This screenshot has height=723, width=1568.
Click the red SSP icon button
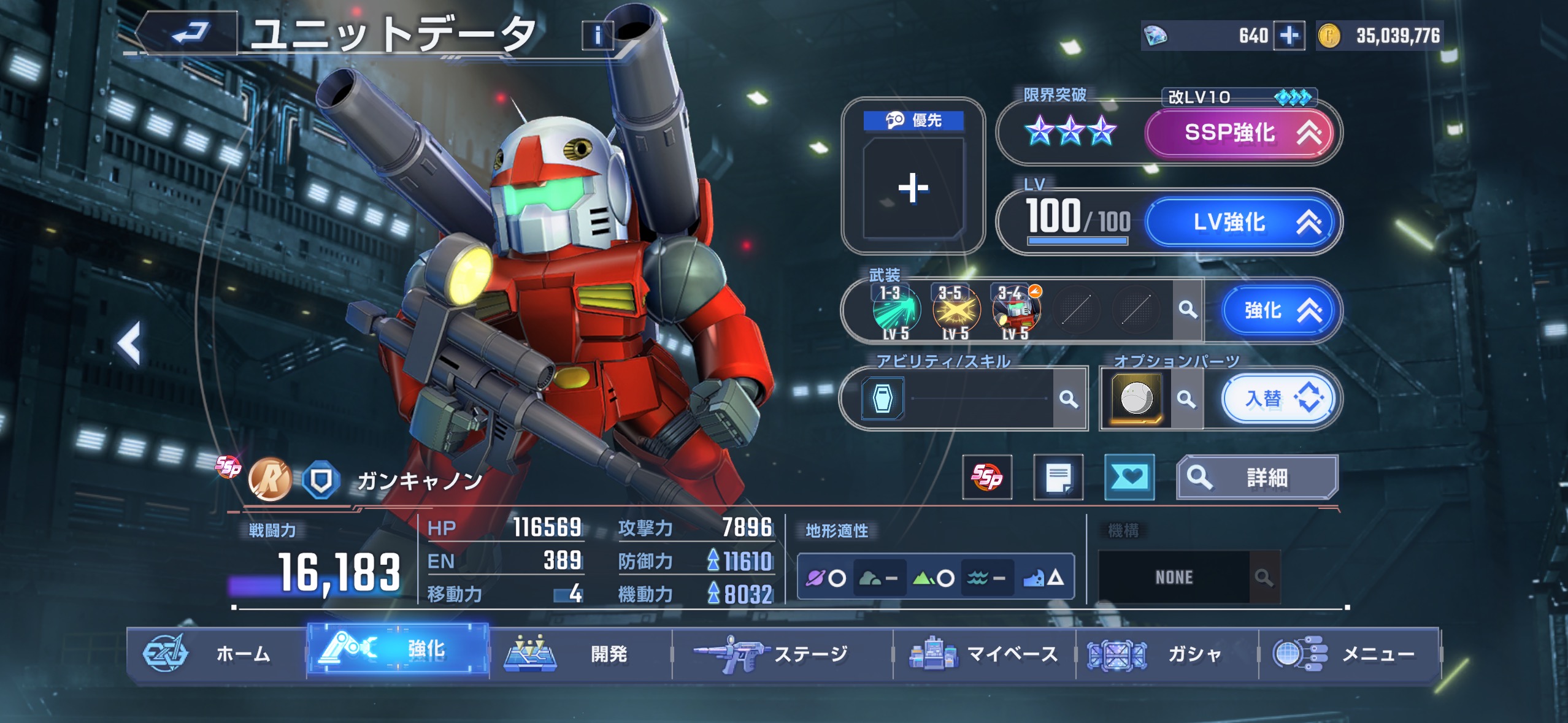pos(986,477)
